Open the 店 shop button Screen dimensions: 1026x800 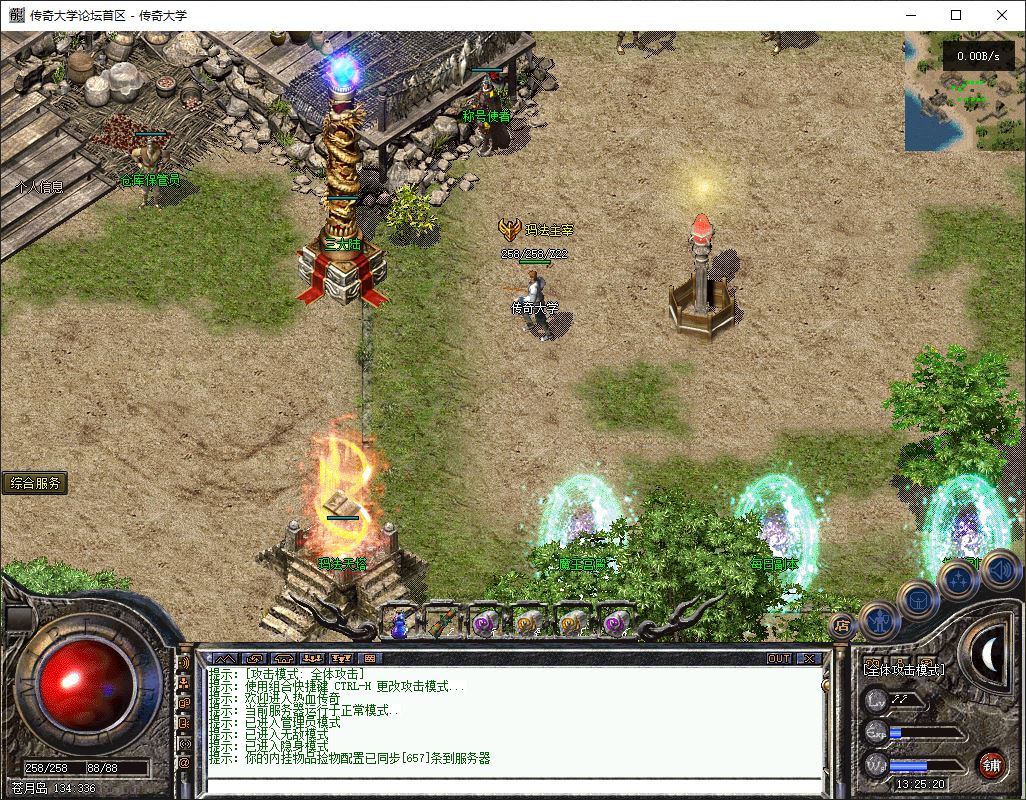pos(841,627)
